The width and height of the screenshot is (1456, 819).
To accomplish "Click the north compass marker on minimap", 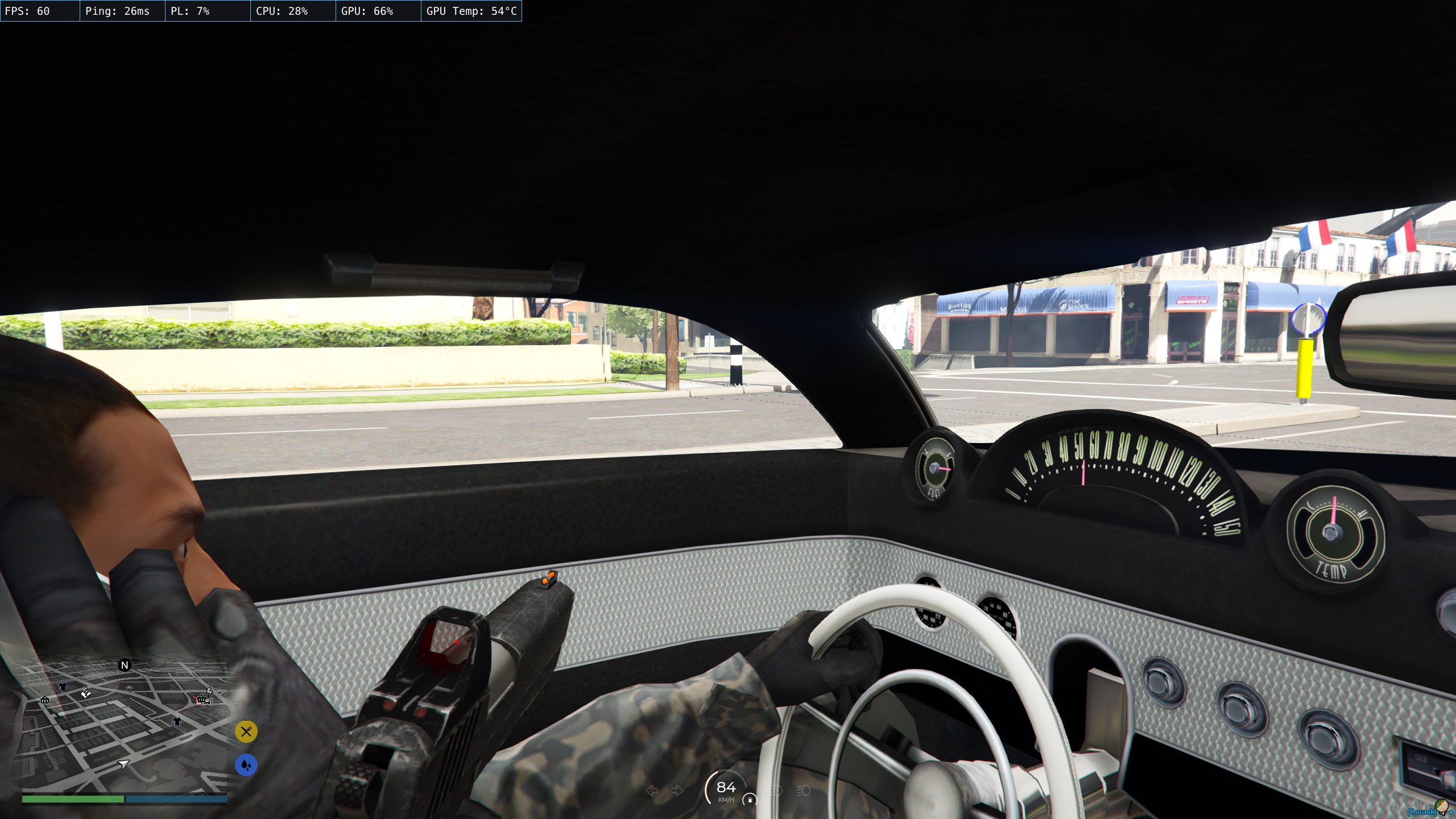I will click(x=125, y=665).
